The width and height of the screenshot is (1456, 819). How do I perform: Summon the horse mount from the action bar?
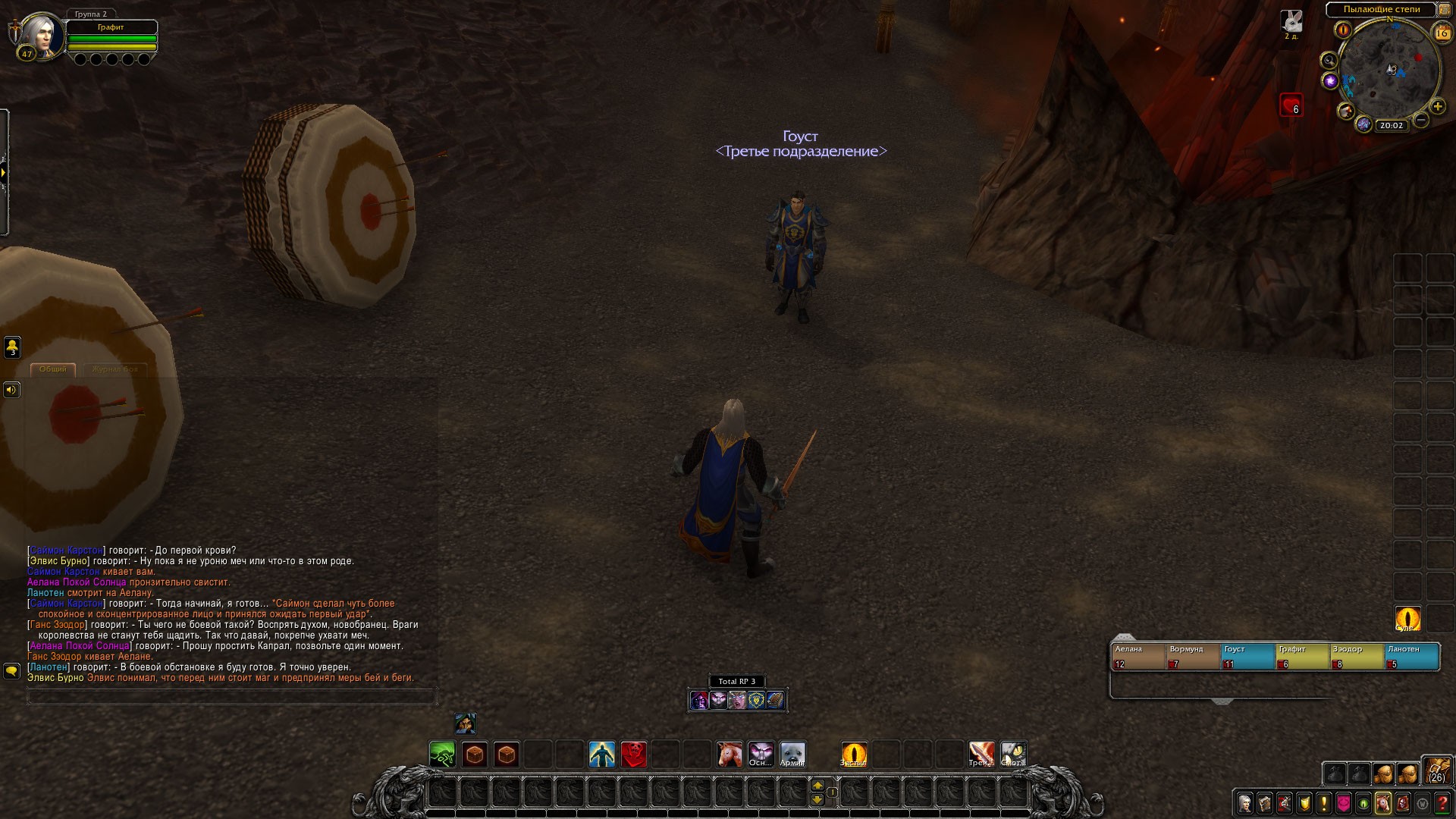click(730, 755)
